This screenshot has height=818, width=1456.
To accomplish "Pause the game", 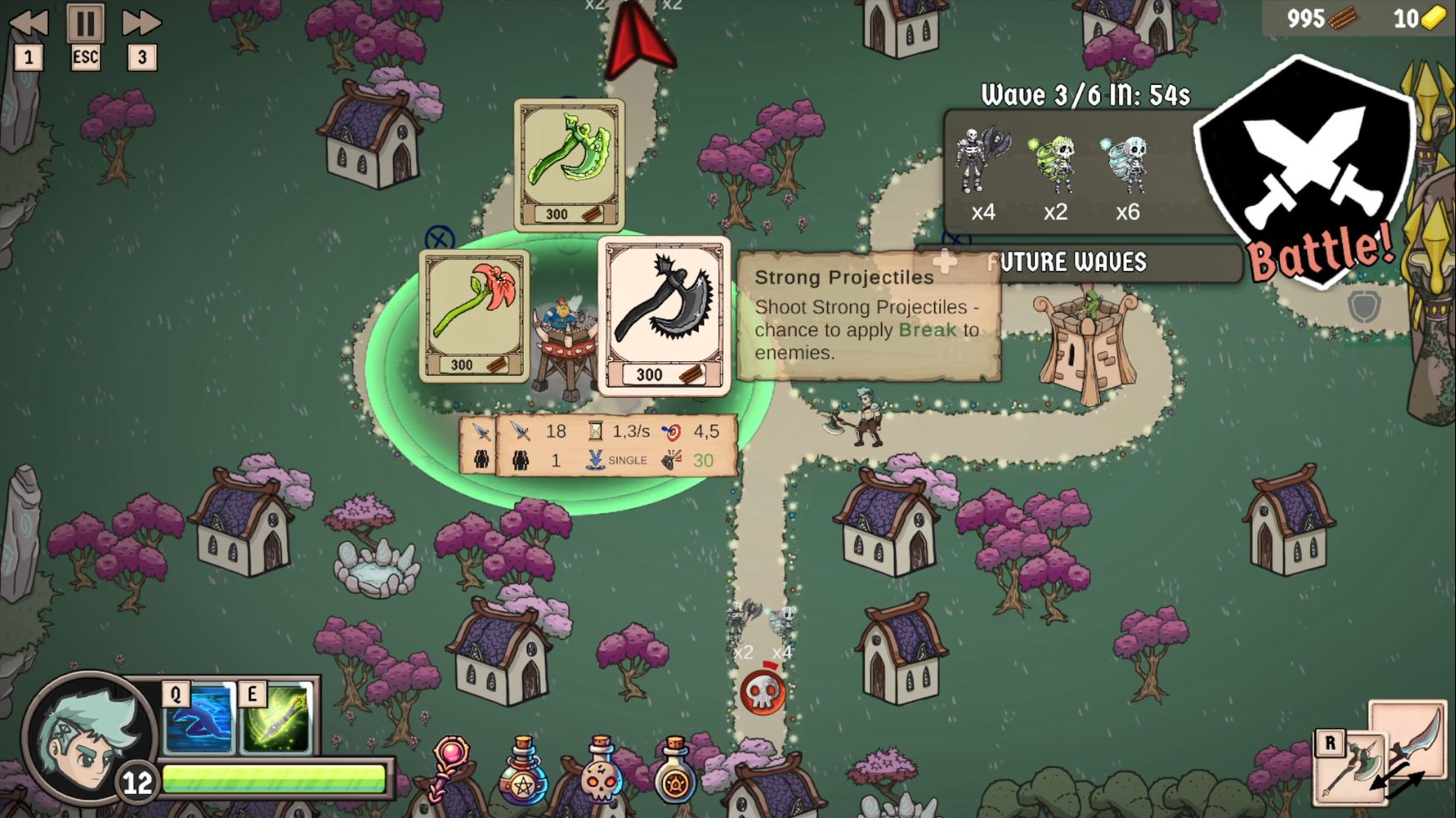I will (85, 23).
